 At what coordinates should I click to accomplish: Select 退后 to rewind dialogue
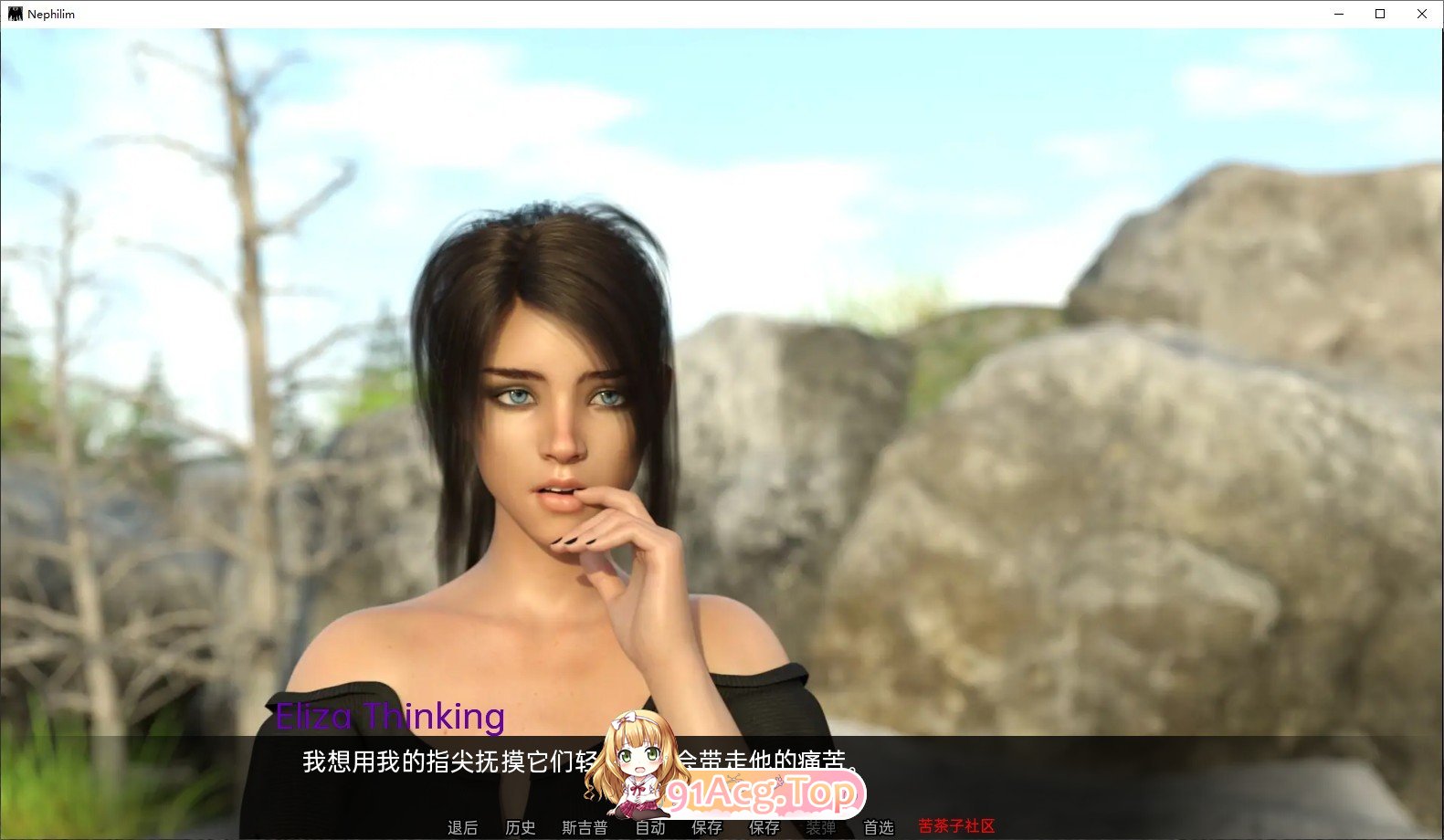click(462, 827)
